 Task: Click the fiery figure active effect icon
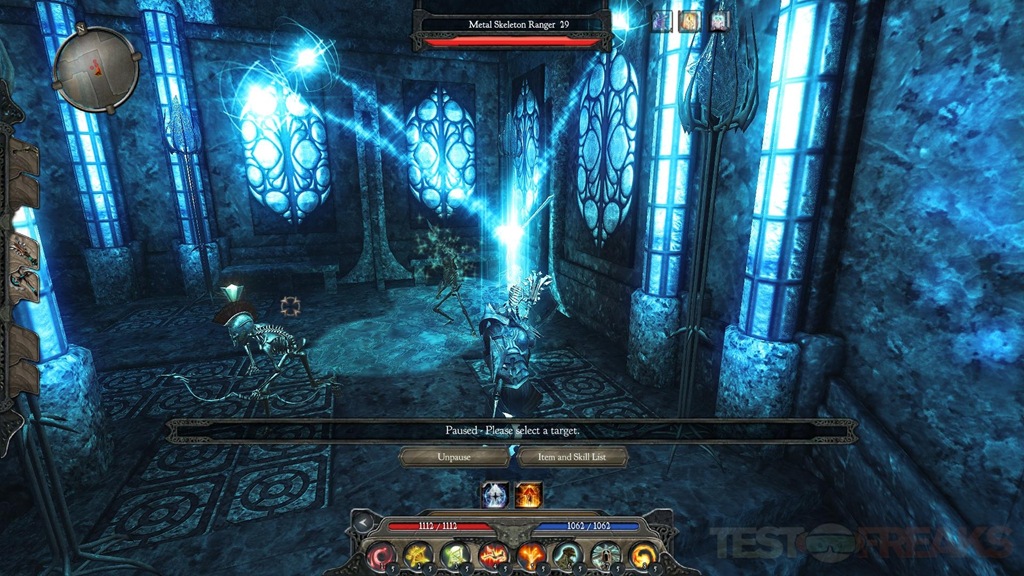point(529,494)
